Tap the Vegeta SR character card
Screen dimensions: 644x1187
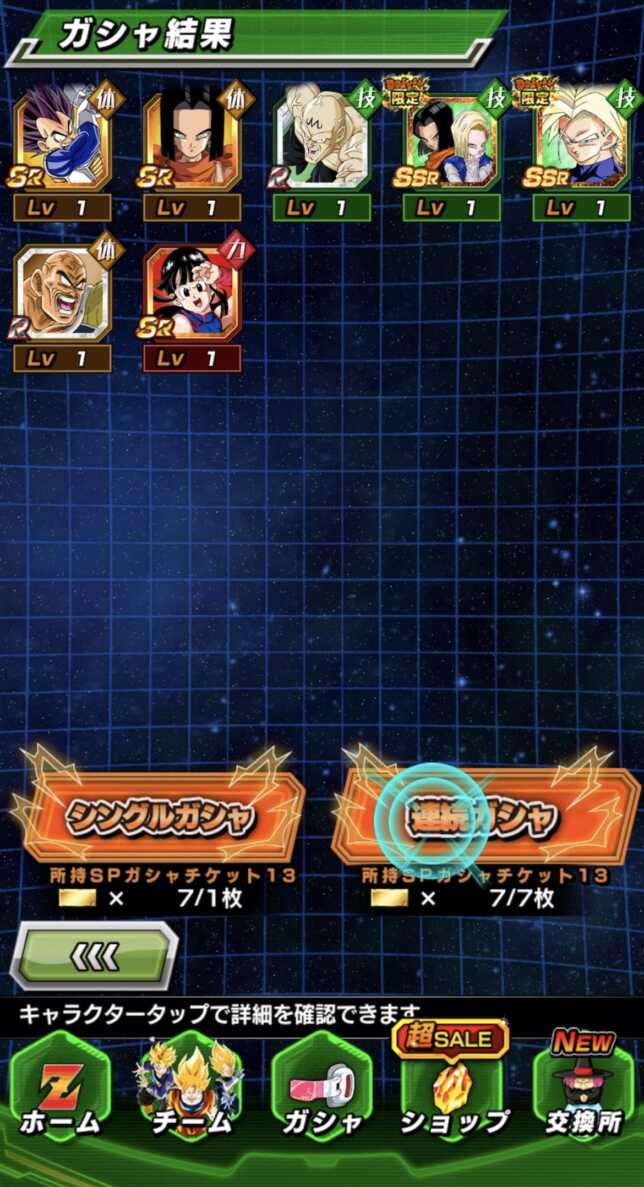(62, 138)
